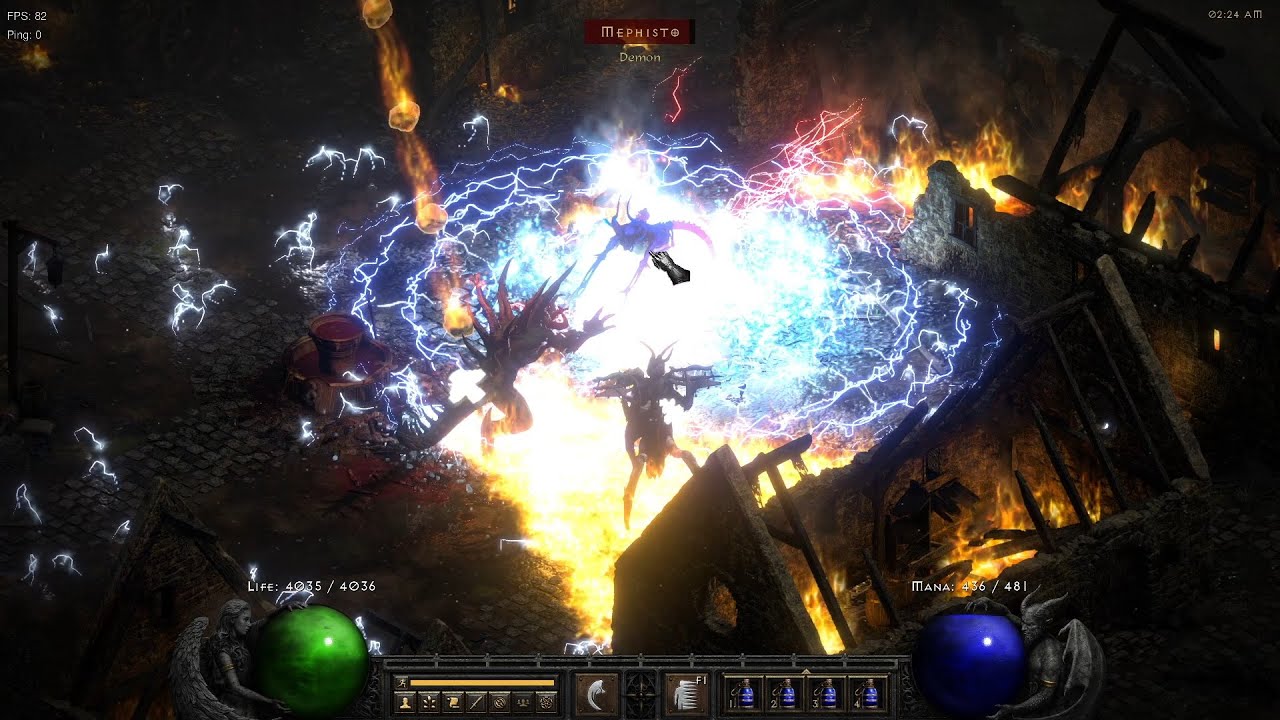Image resolution: width=1280 pixels, height=720 pixels.
Task: Select the left-click crescent skill icon
Action: coord(595,693)
